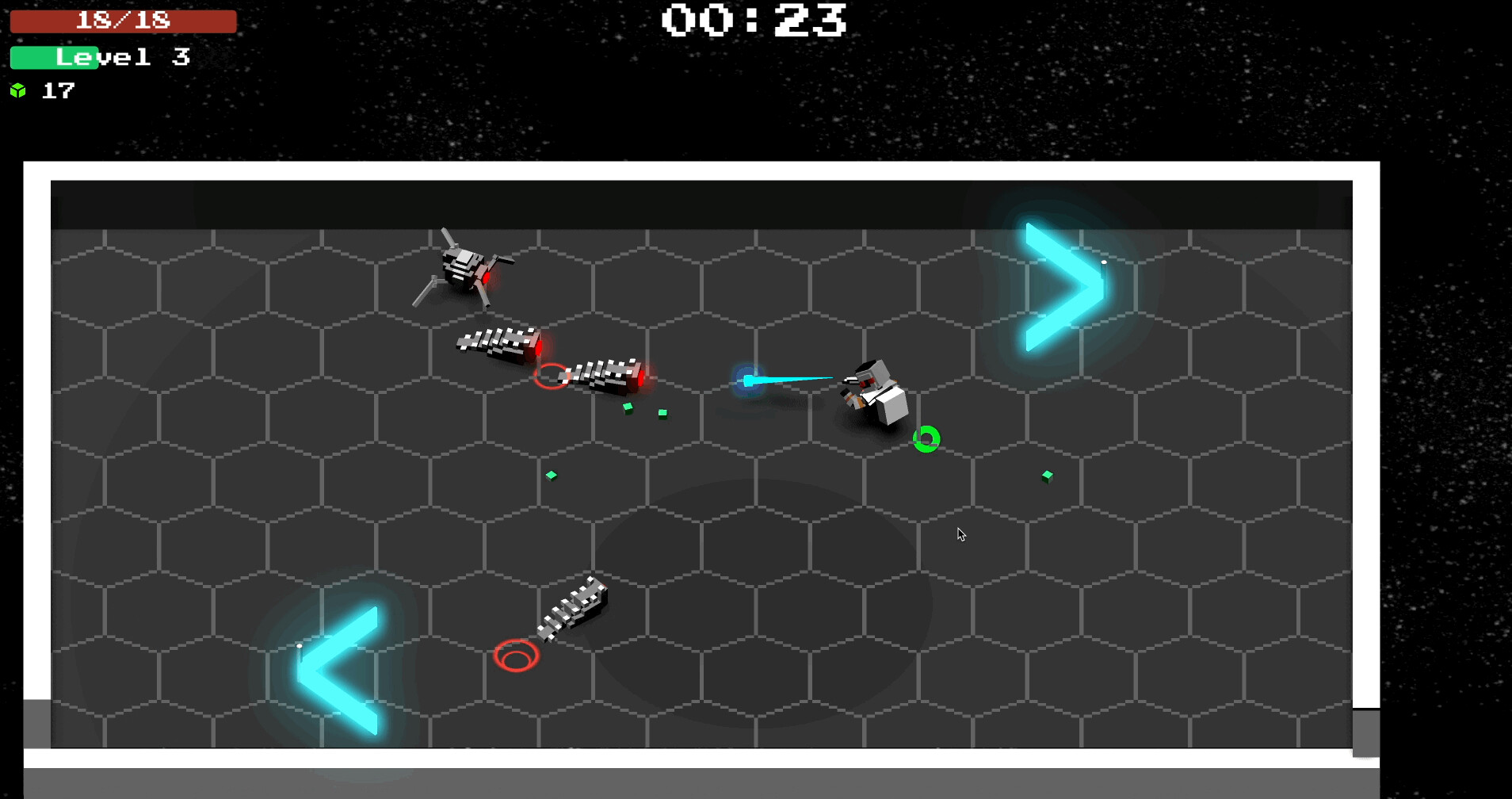Click the glowing blue projectile
1512x799 pixels.
(x=749, y=380)
